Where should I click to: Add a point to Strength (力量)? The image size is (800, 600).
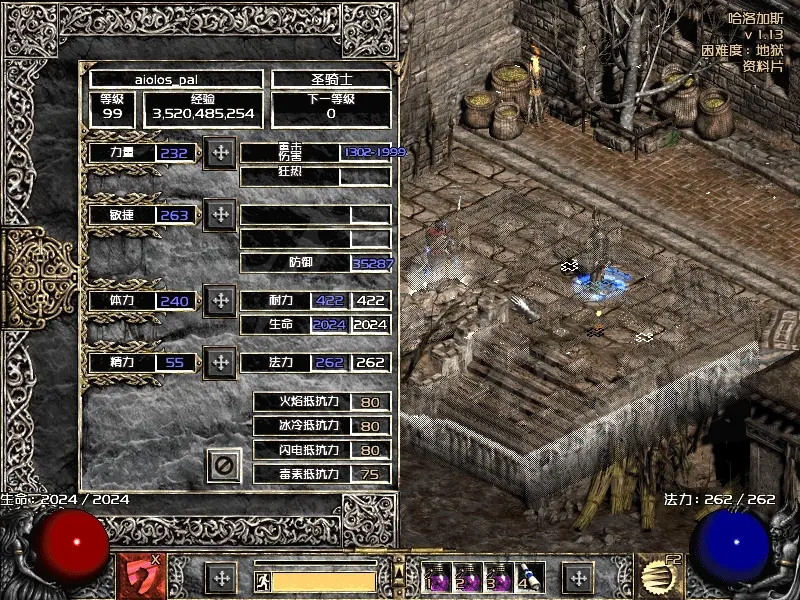(x=220, y=153)
